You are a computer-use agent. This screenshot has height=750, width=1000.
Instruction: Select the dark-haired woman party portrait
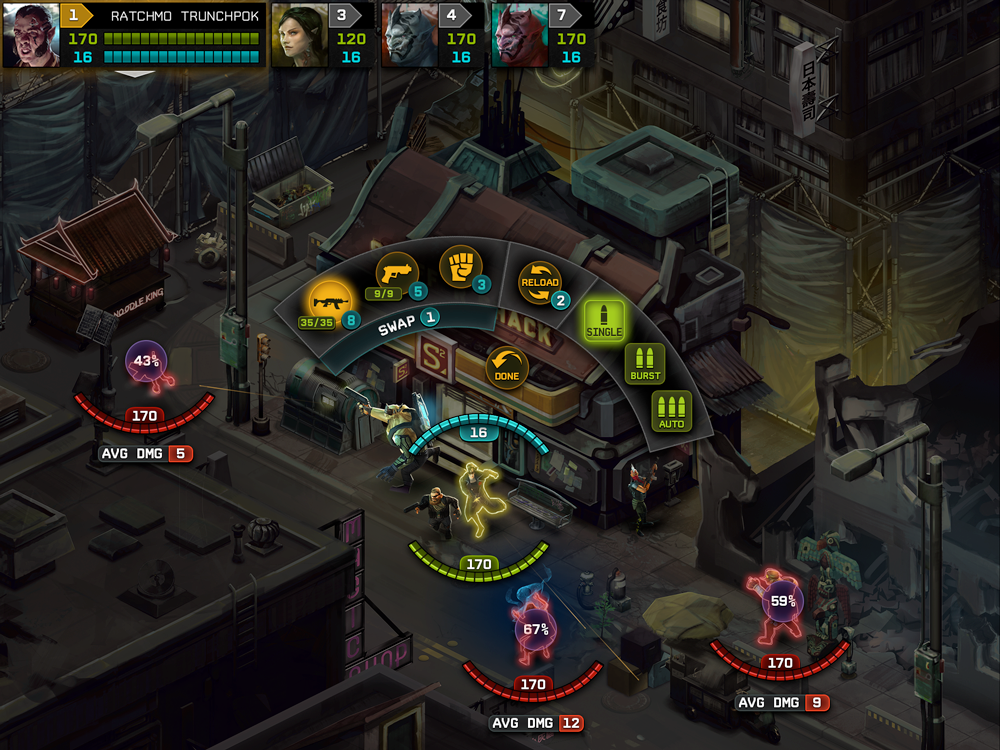click(x=300, y=35)
